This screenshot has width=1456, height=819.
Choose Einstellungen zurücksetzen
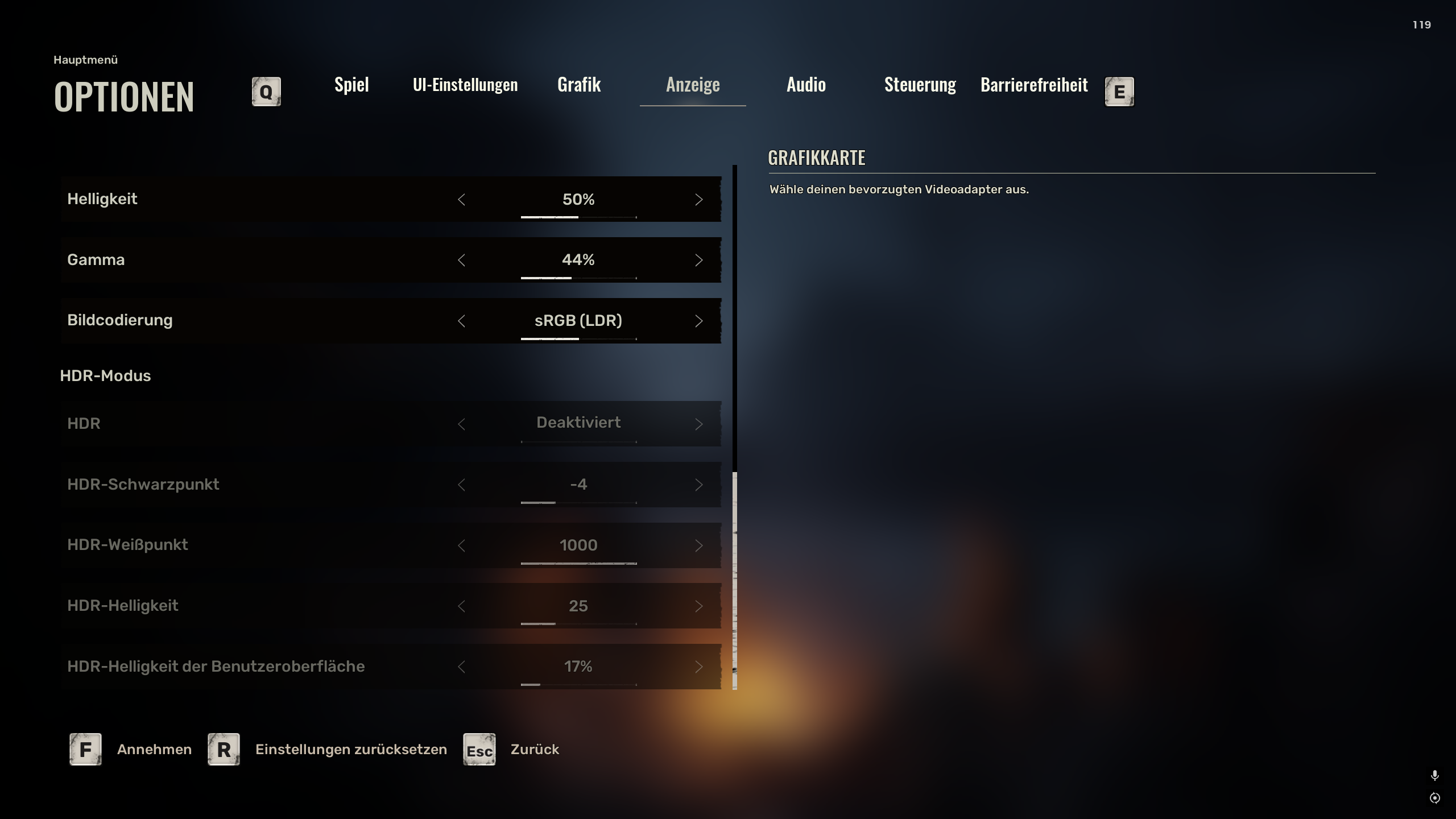click(351, 749)
